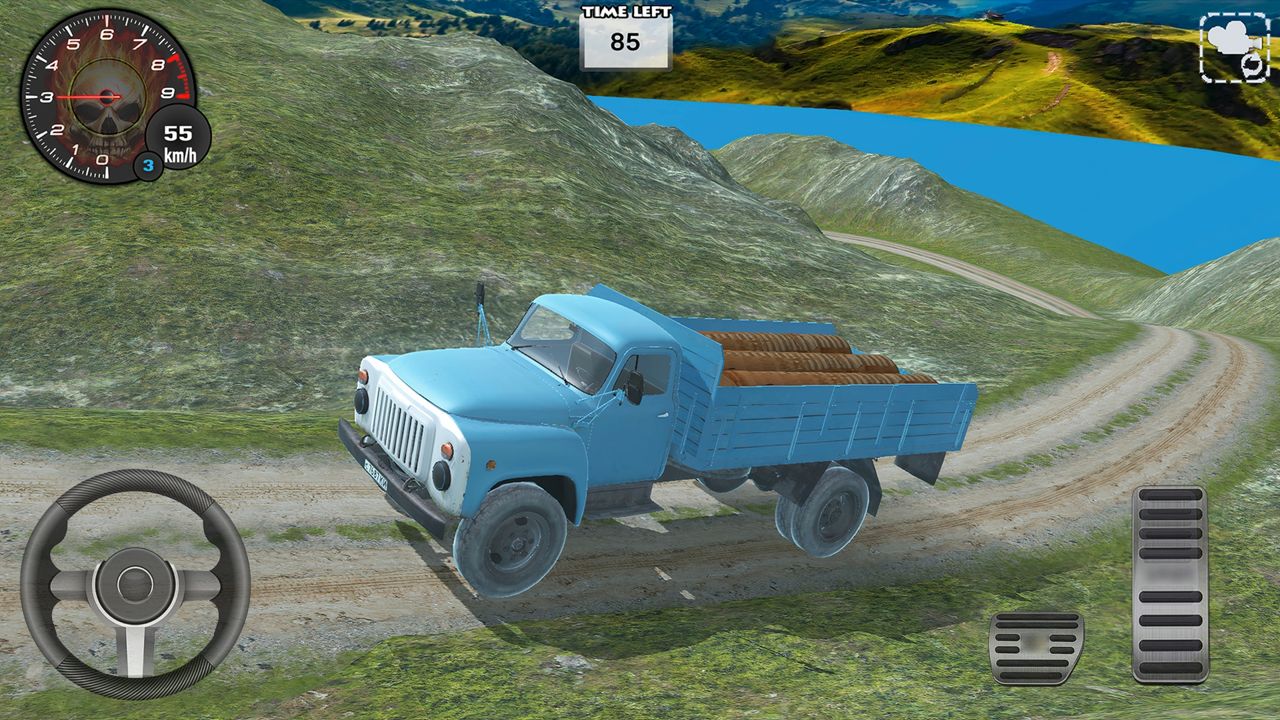Tap the steering wheel control
This screenshot has height=720, width=1280.
(135, 584)
